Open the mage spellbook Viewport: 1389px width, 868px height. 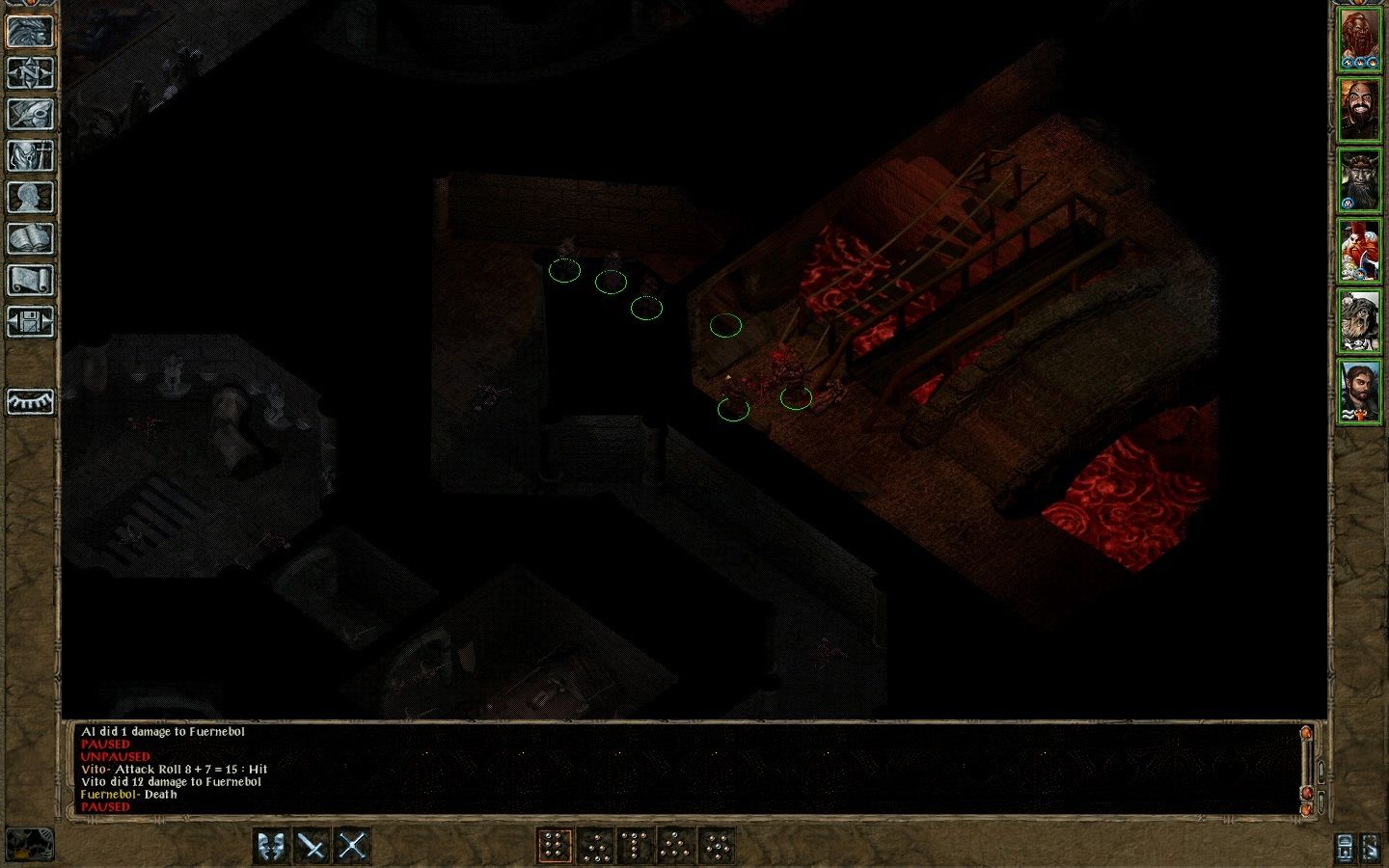(32, 238)
